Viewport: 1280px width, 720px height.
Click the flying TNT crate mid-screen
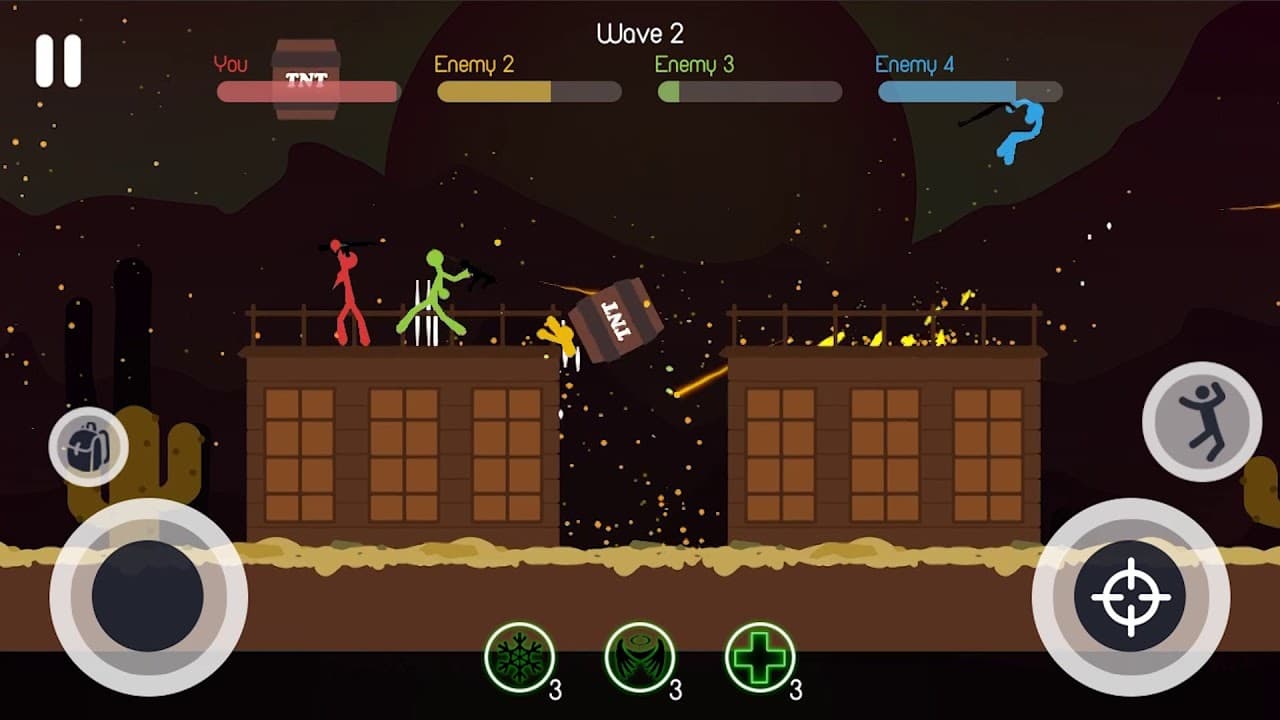[x=613, y=320]
